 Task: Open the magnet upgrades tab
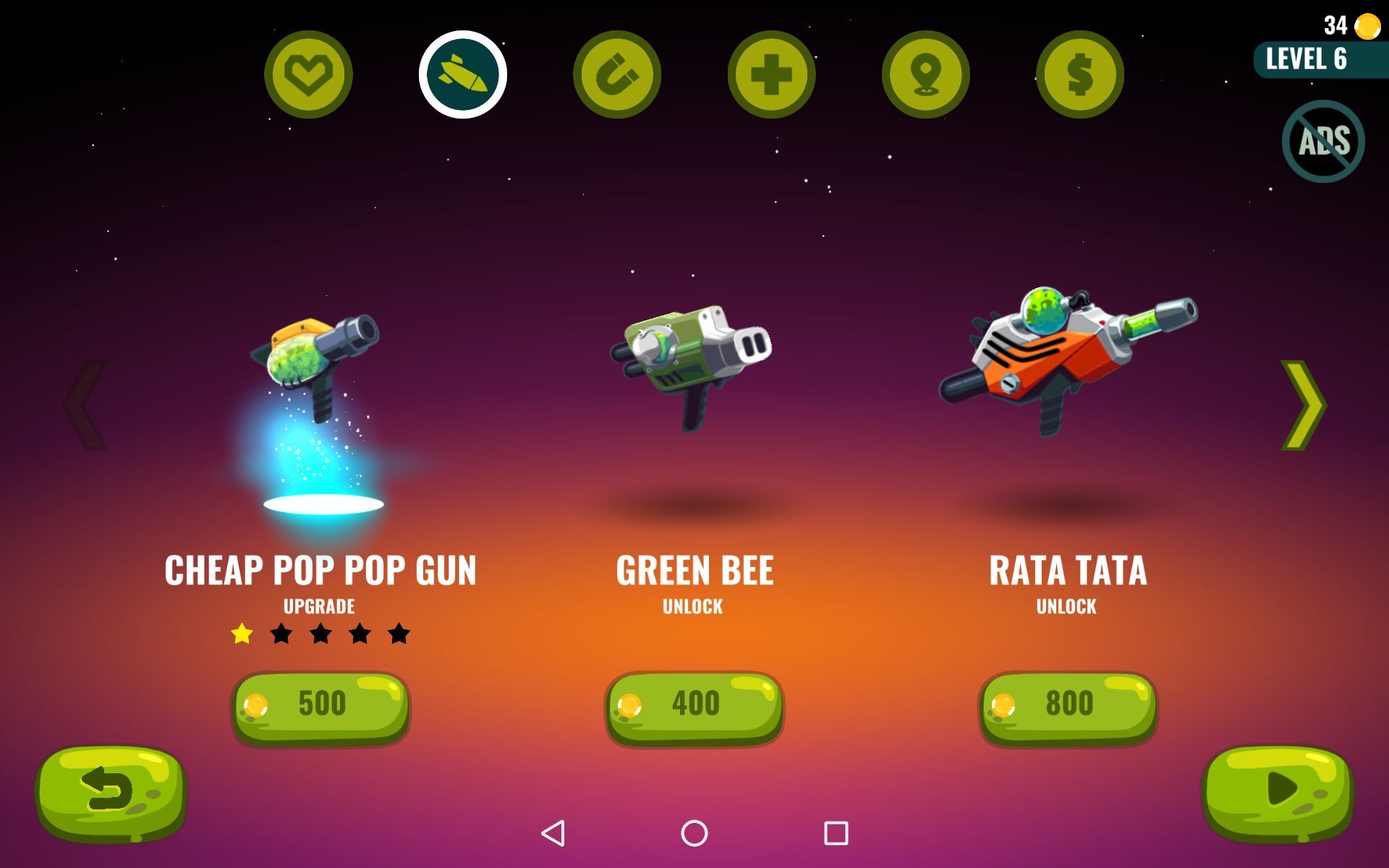coord(617,75)
